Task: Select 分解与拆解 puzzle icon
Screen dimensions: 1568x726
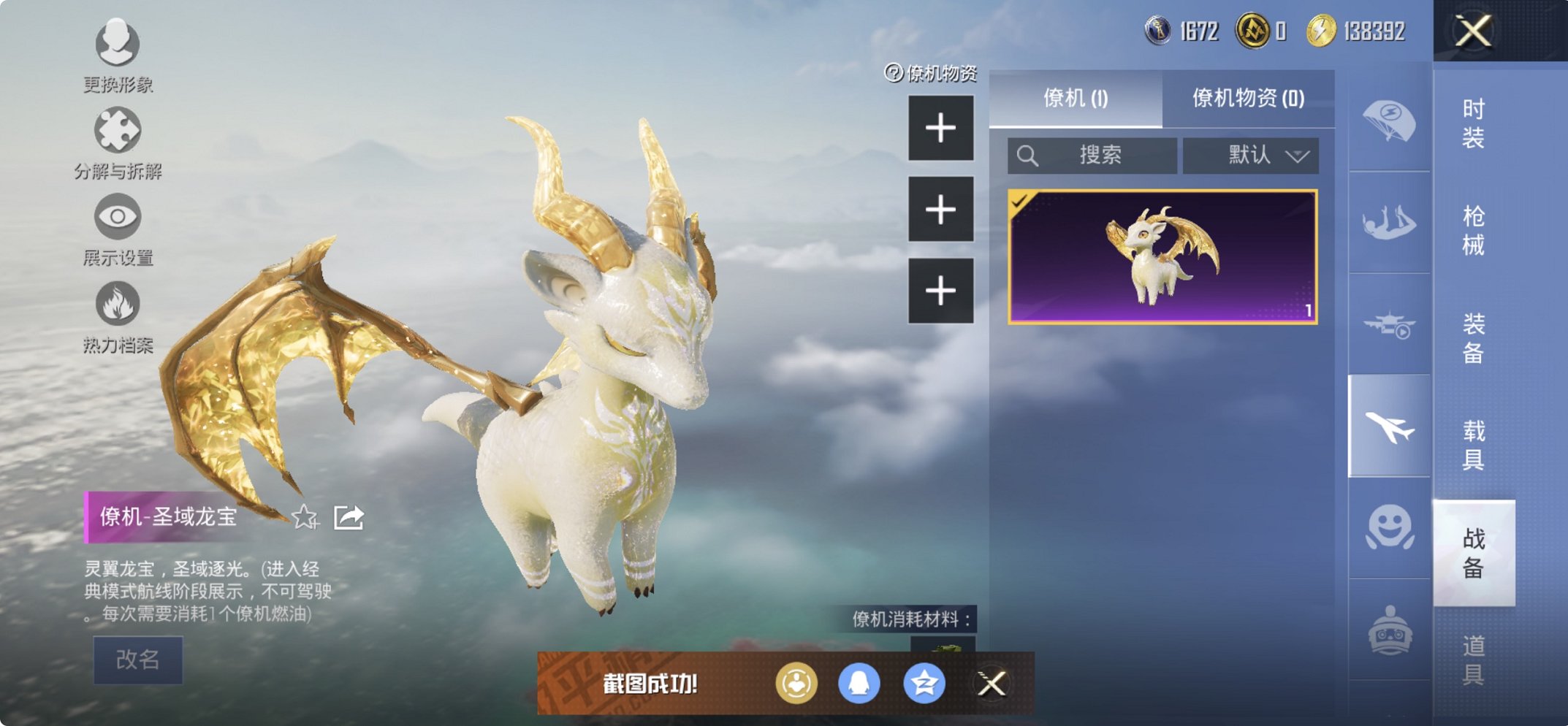Action: point(117,129)
